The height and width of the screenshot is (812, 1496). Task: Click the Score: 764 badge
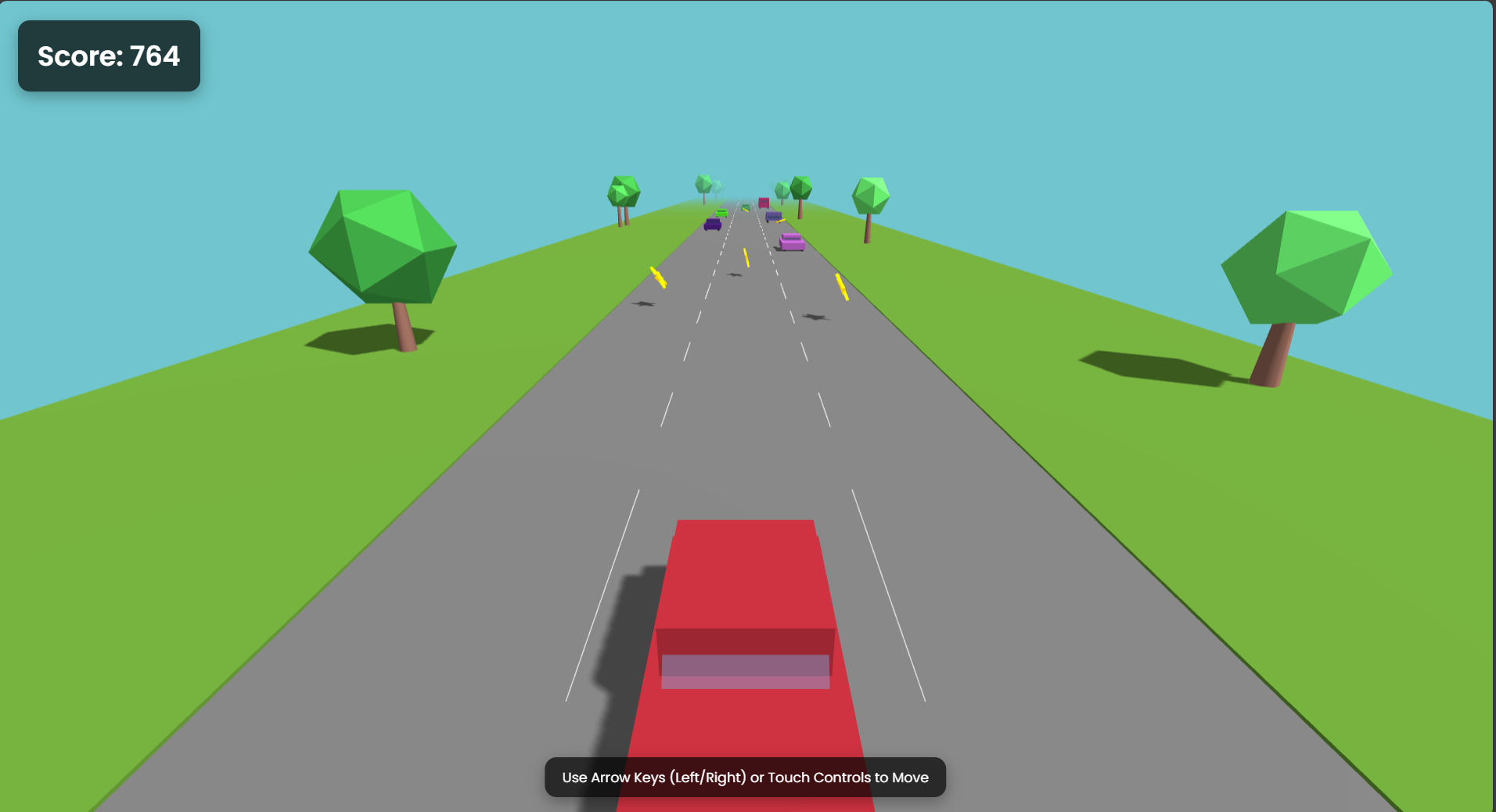(108, 56)
